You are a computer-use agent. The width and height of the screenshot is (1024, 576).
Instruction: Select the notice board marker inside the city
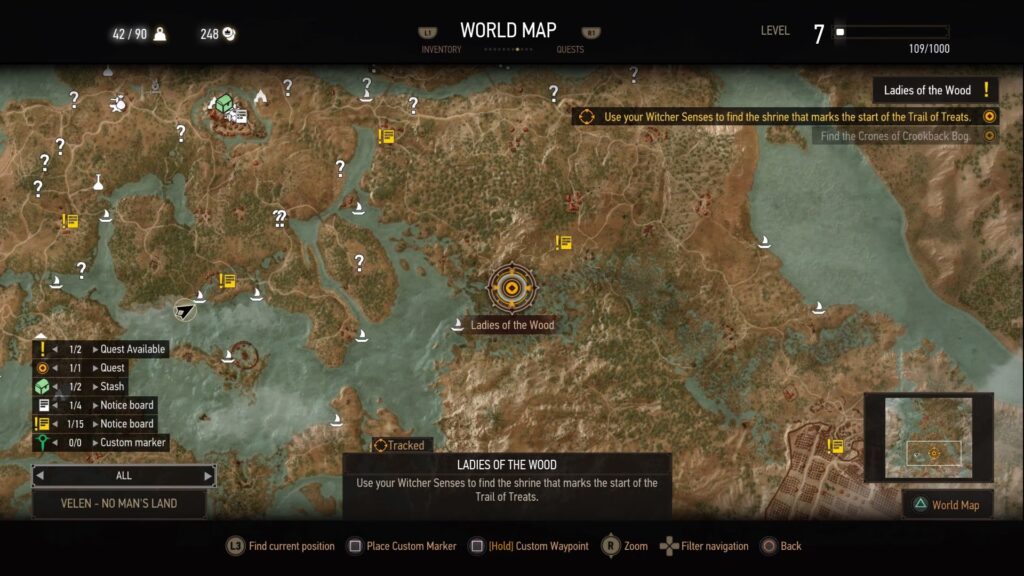click(836, 446)
